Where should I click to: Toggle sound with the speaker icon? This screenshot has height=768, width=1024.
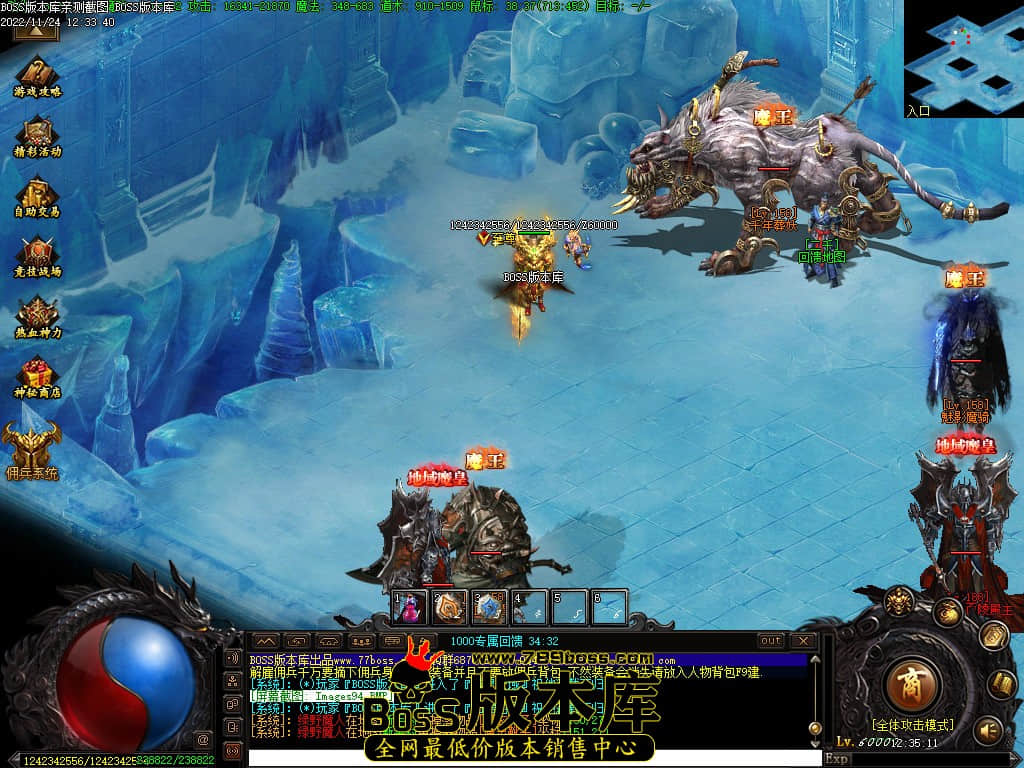tap(988, 730)
